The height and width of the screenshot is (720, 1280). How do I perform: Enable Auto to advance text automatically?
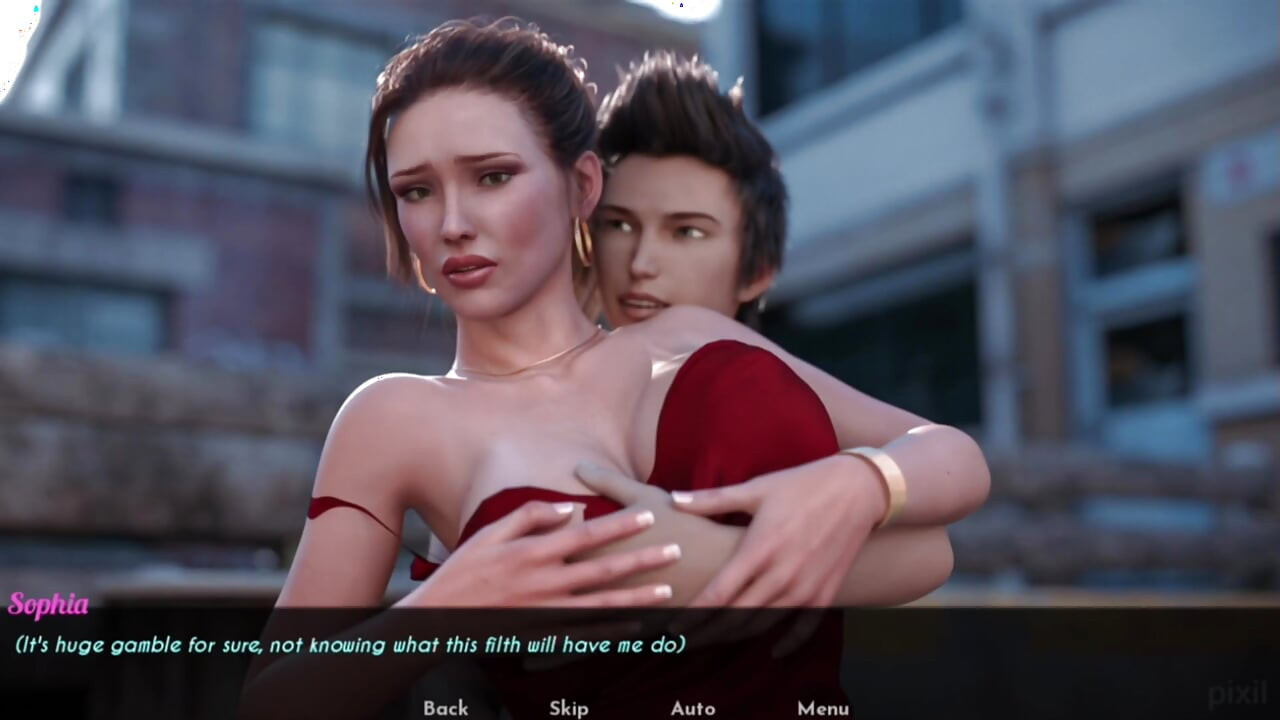pos(692,708)
